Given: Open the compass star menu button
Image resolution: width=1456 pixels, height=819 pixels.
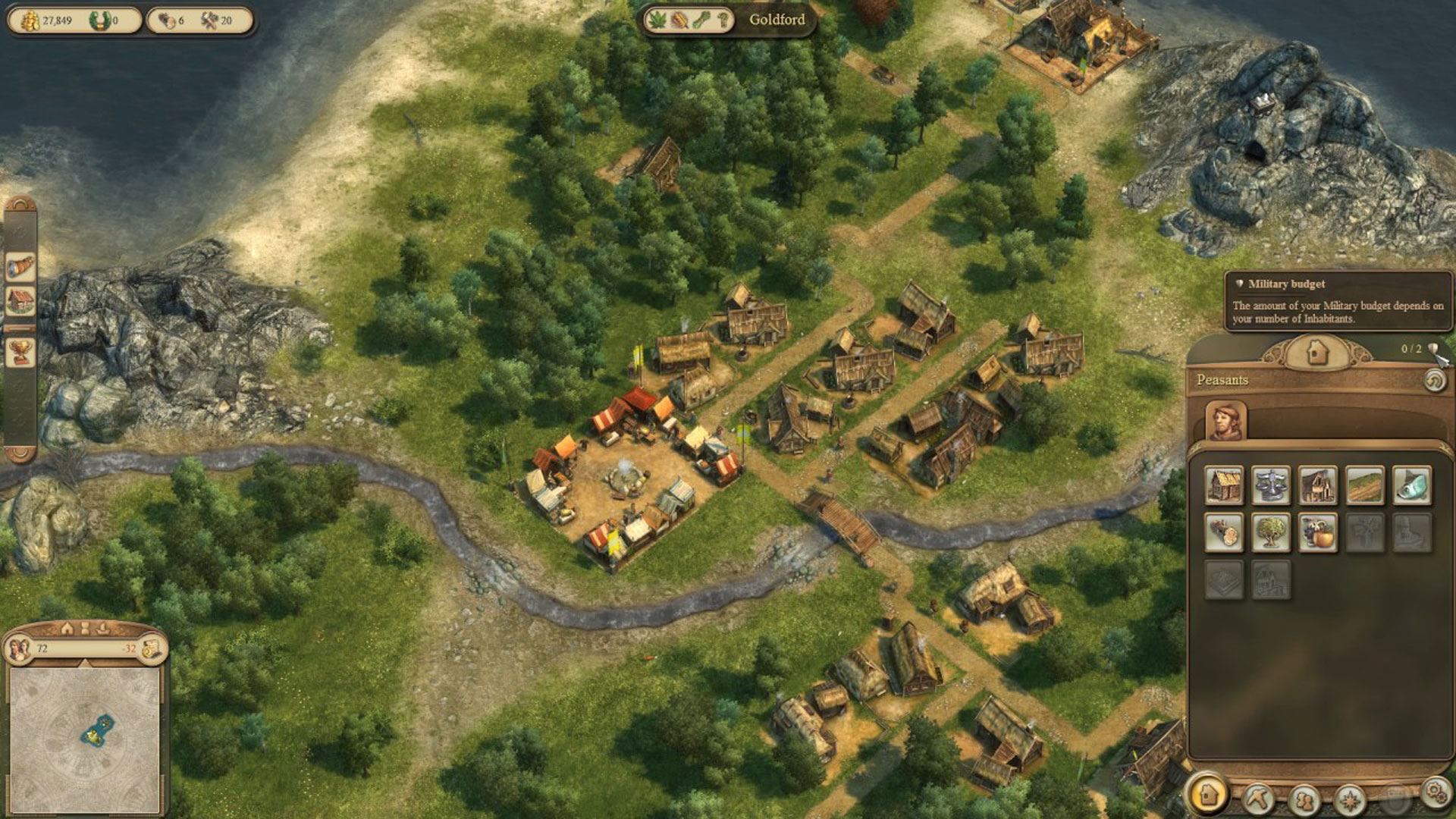Looking at the screenshot, I should 1350,799.
